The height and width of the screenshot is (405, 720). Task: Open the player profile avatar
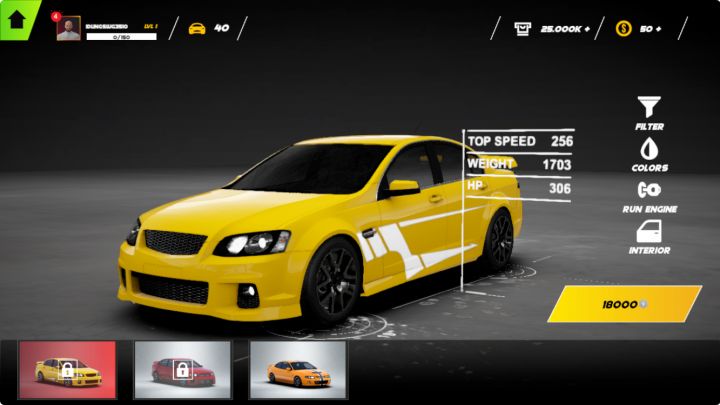pos(69,29)
